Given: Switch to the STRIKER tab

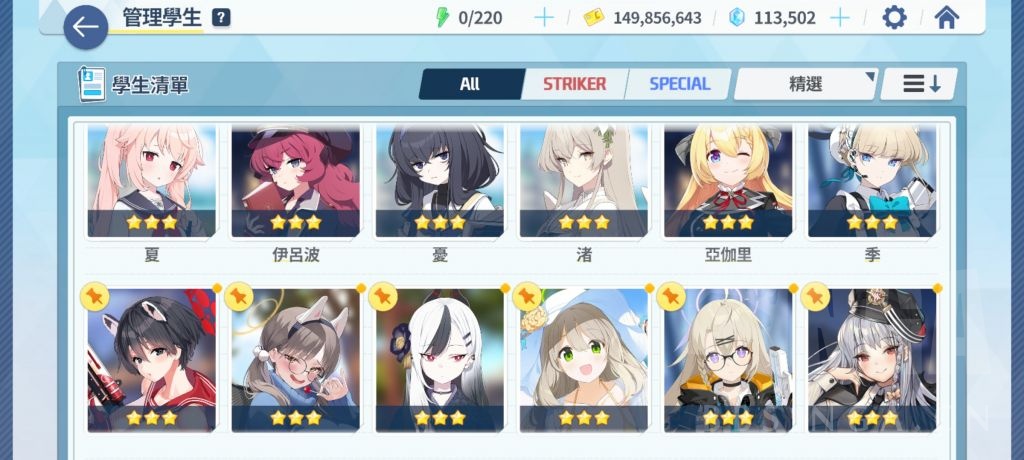Looking at the screenshot, I should pyautogui.click(x=574, y=84).
